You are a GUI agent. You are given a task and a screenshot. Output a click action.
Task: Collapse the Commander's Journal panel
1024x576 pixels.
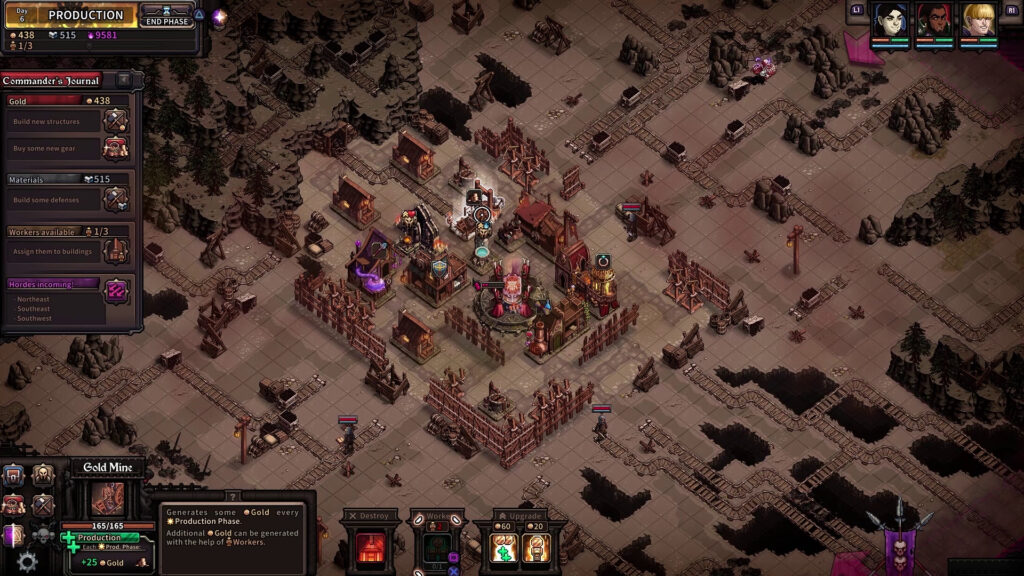123,79
